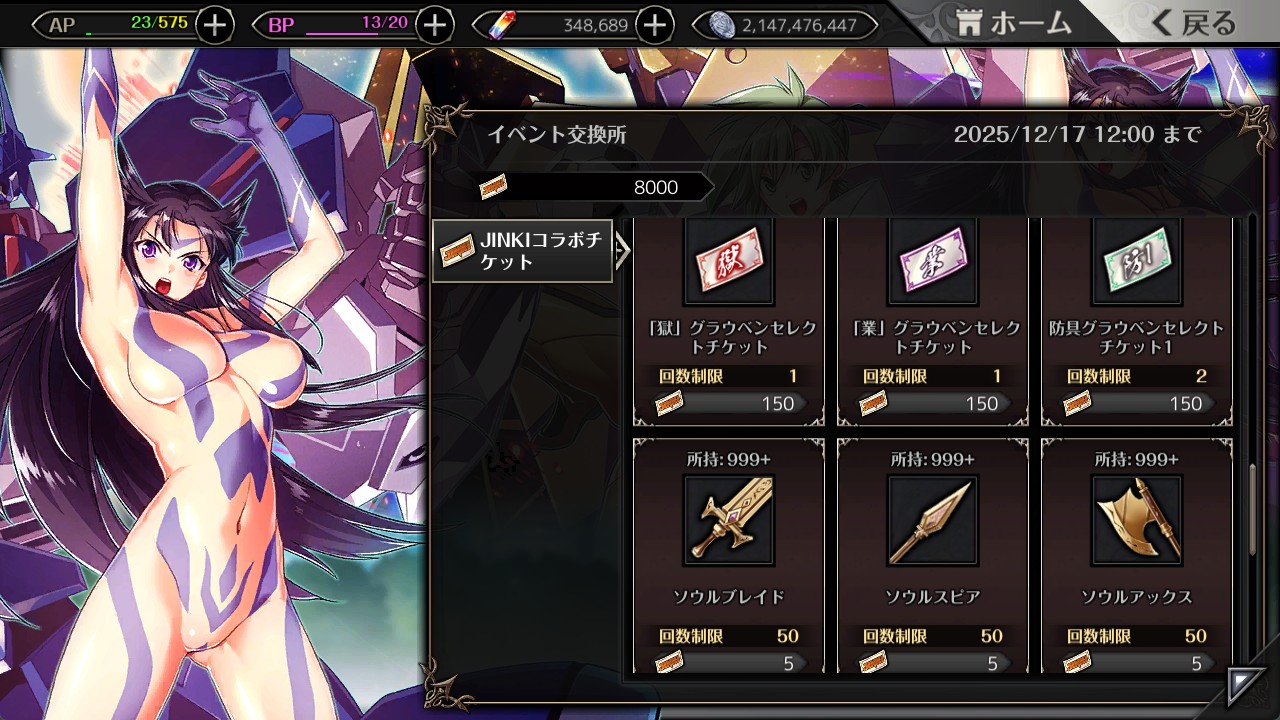Screen dimensions: 1280x720
Task: Buy more rainbow crystals via plus
Action: [x=654, y=25]
